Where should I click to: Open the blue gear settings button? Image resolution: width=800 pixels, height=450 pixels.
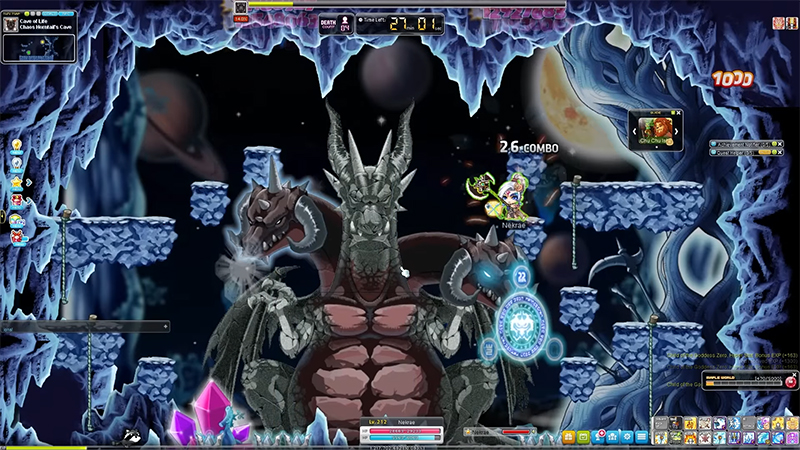627,437
